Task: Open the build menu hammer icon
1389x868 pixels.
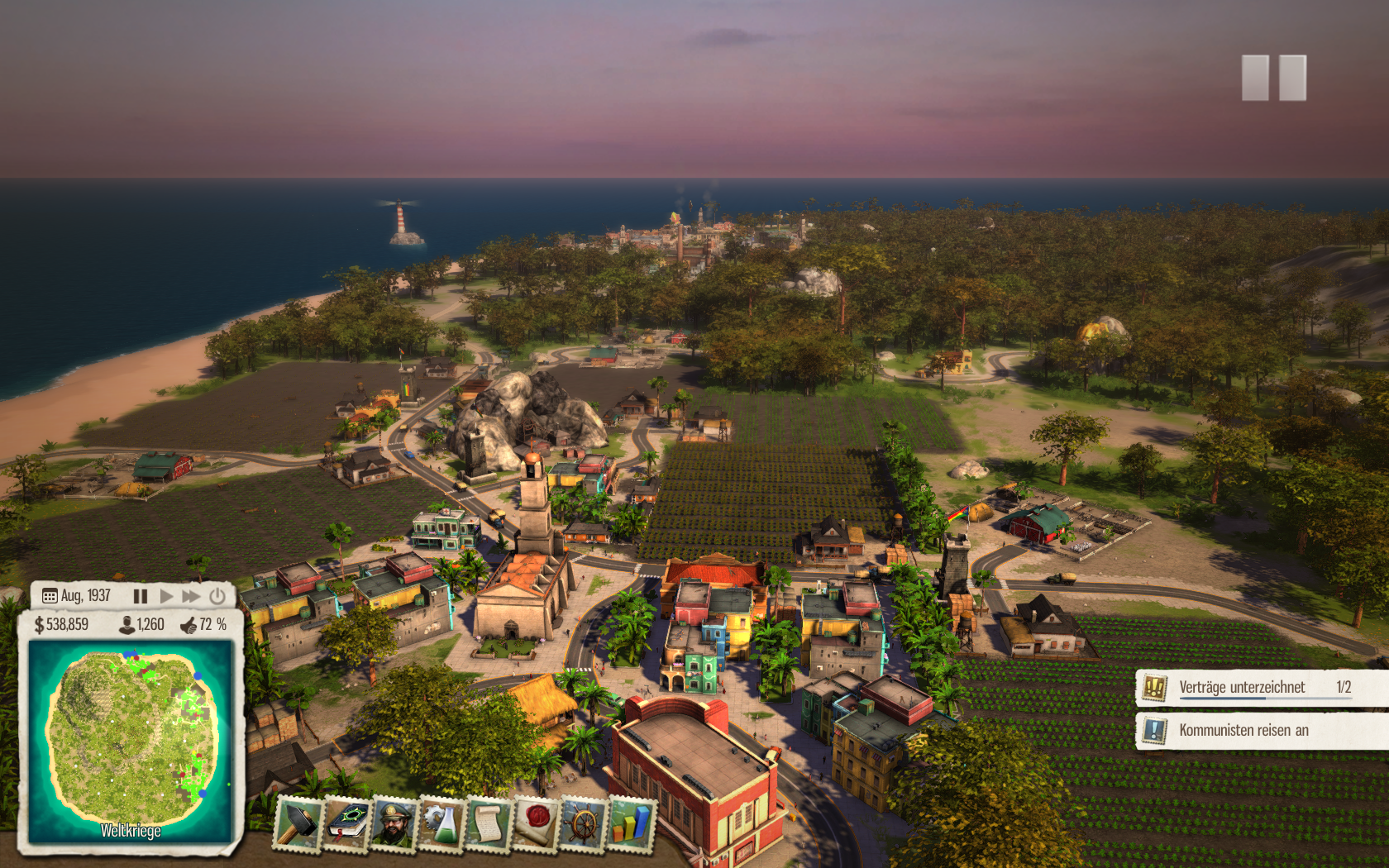Action: tap(297, 823)
